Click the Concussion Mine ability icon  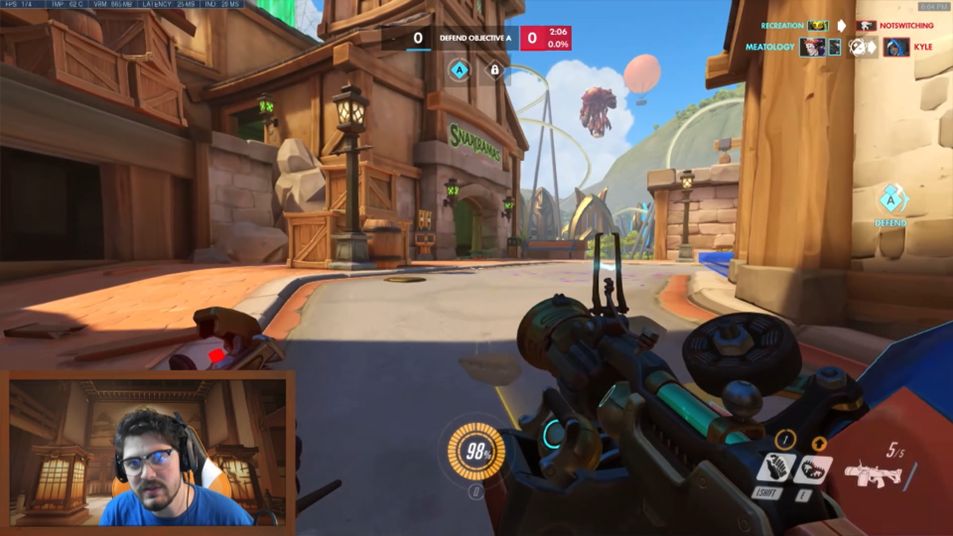pyautogui.click(x=778, y=467)
